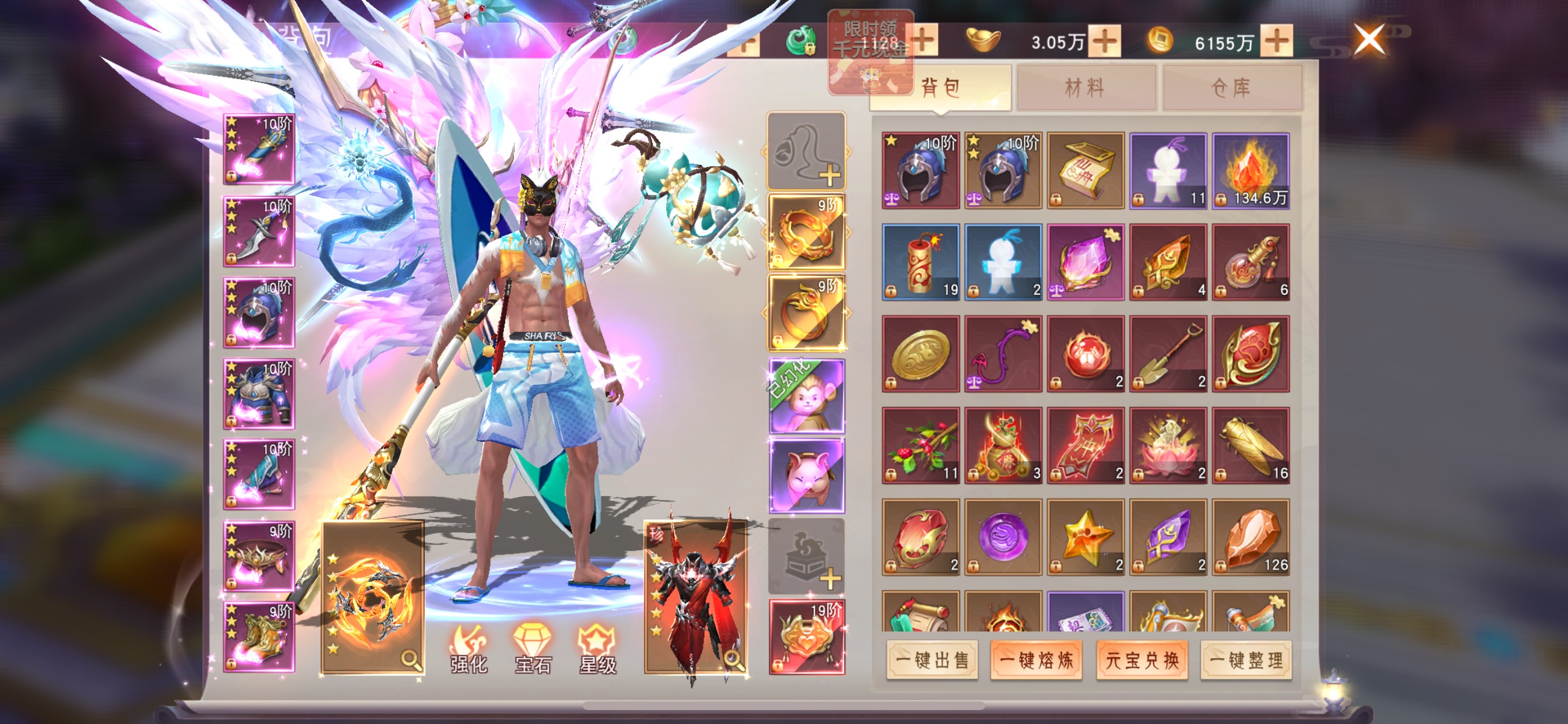Open the 星级 star level icon
This screenshot has height=724, width=1568.
tap(598, 649)
